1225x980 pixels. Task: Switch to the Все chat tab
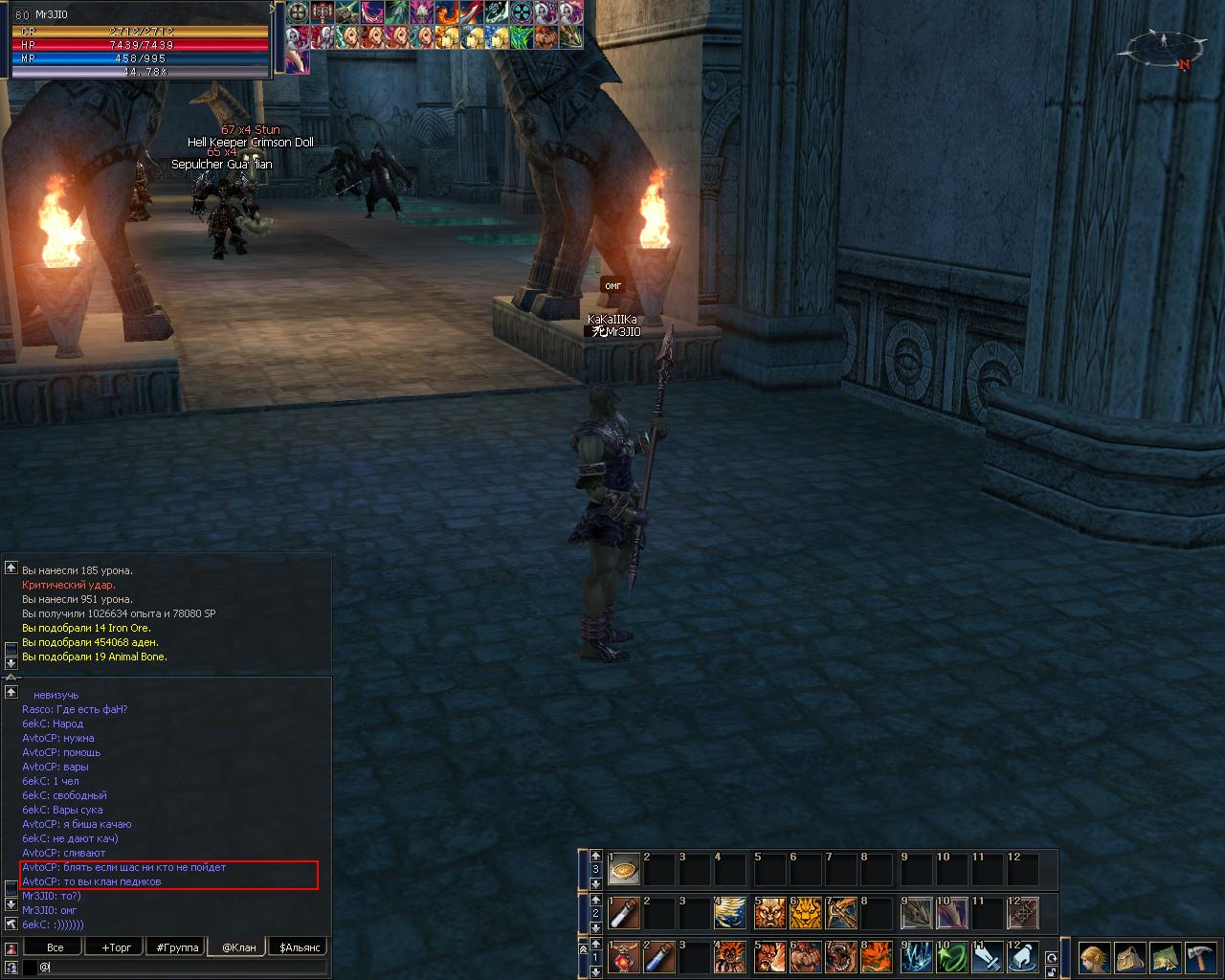coord(56,947)
